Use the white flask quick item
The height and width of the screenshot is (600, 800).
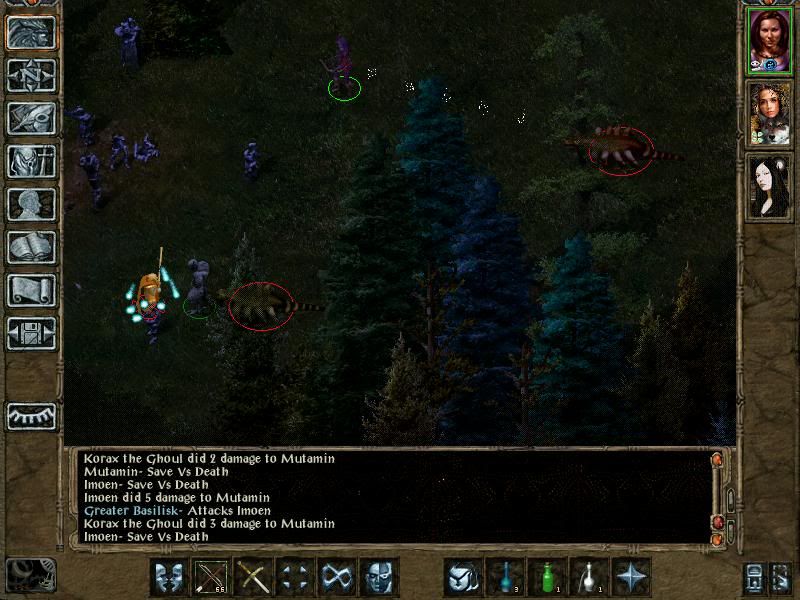[x=589, y=577]
